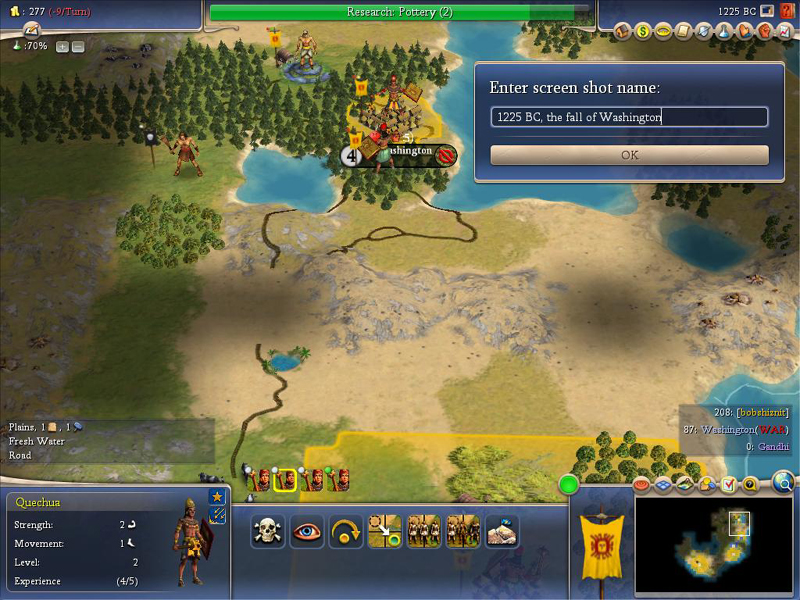Toggle the globe view magnifier button
The width and height of the screenshot is (800, 600).
click(x=784, y=484)
